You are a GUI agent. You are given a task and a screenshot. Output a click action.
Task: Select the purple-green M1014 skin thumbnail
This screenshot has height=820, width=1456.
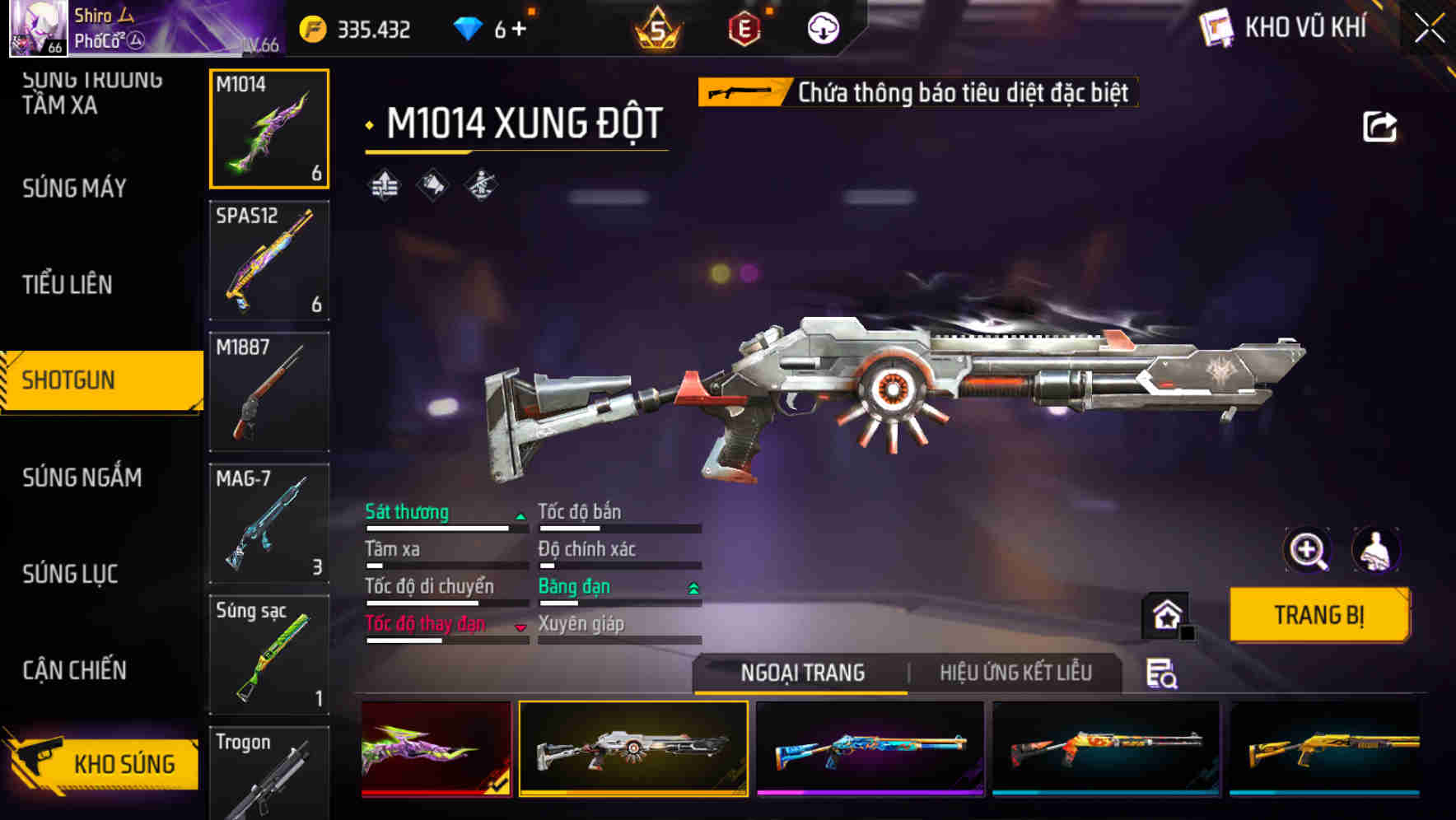tap(436, 748)
